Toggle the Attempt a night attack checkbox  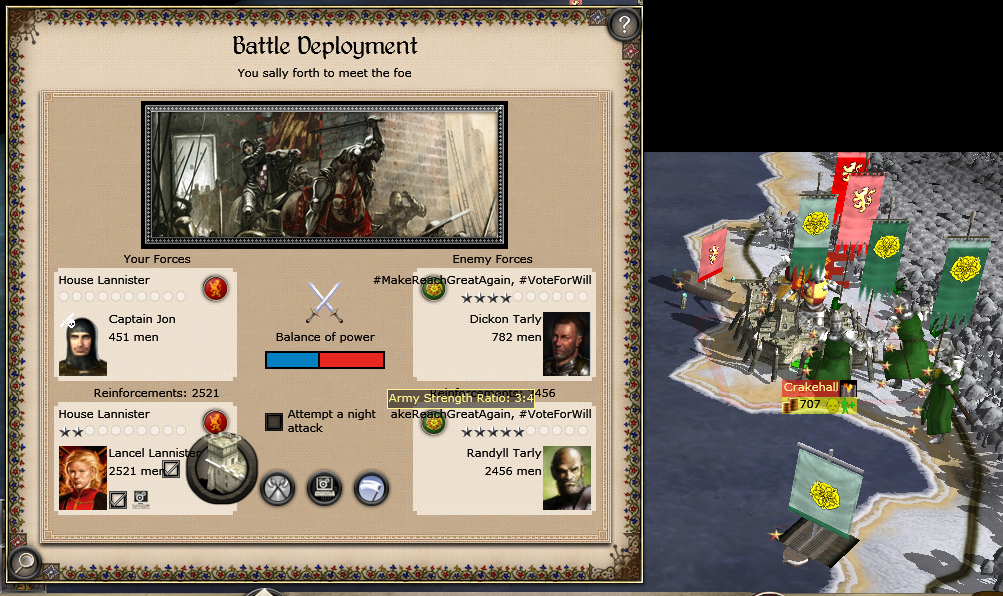point(274,421)
